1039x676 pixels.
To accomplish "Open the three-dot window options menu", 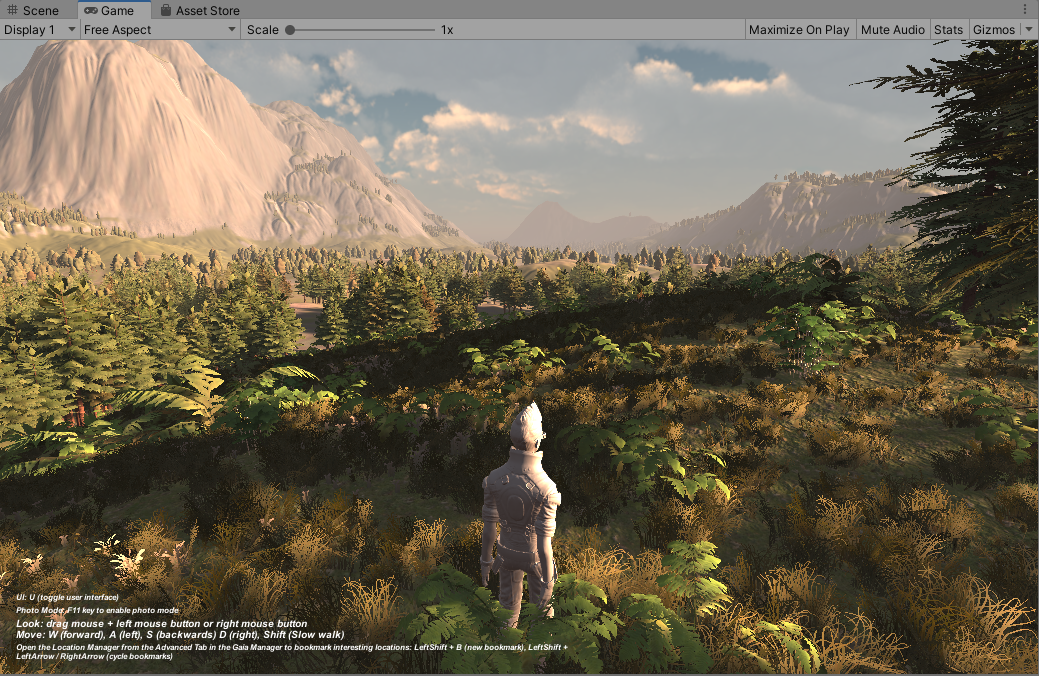I will [x=1025, y=9].
